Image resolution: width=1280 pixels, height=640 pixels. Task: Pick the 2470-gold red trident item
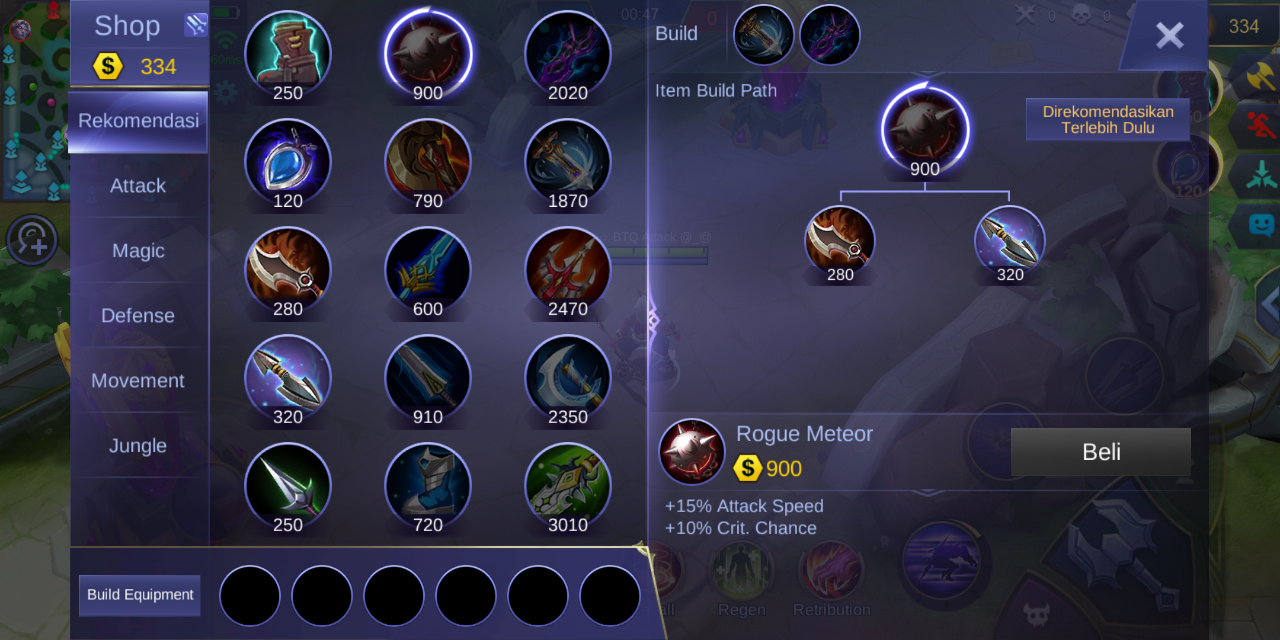568,269
